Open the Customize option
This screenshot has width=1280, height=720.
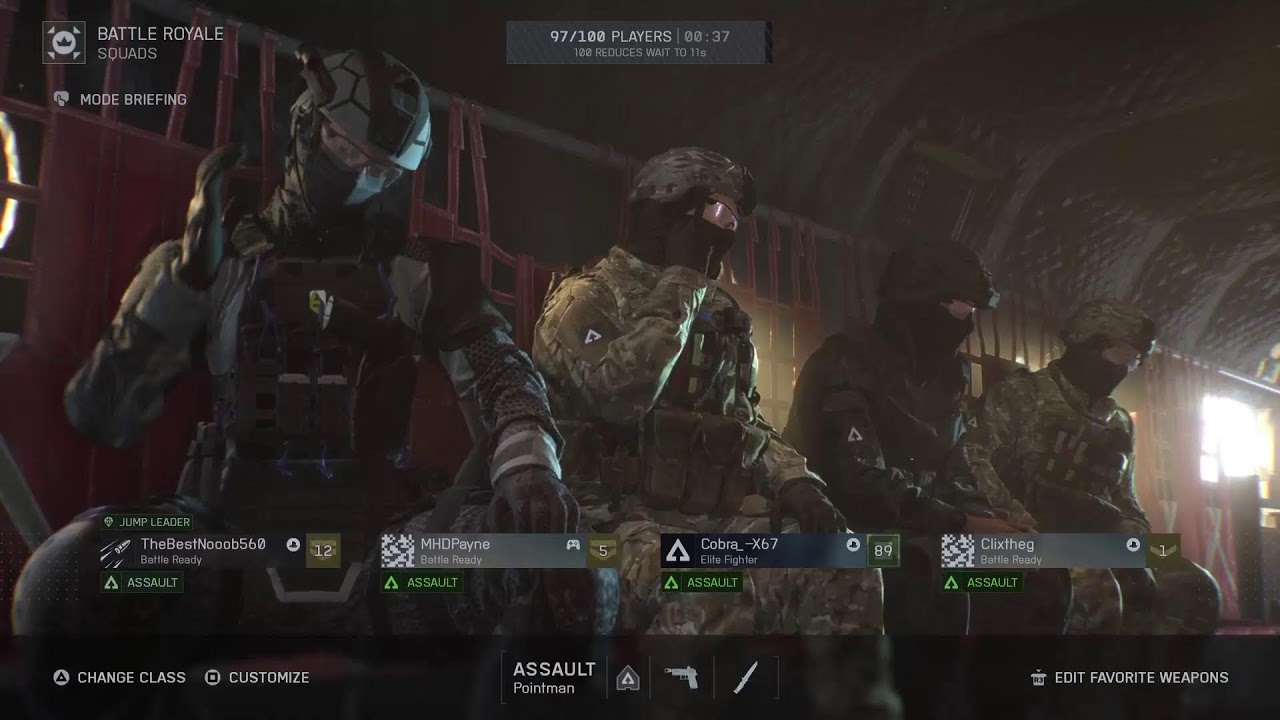click(257, 677)
